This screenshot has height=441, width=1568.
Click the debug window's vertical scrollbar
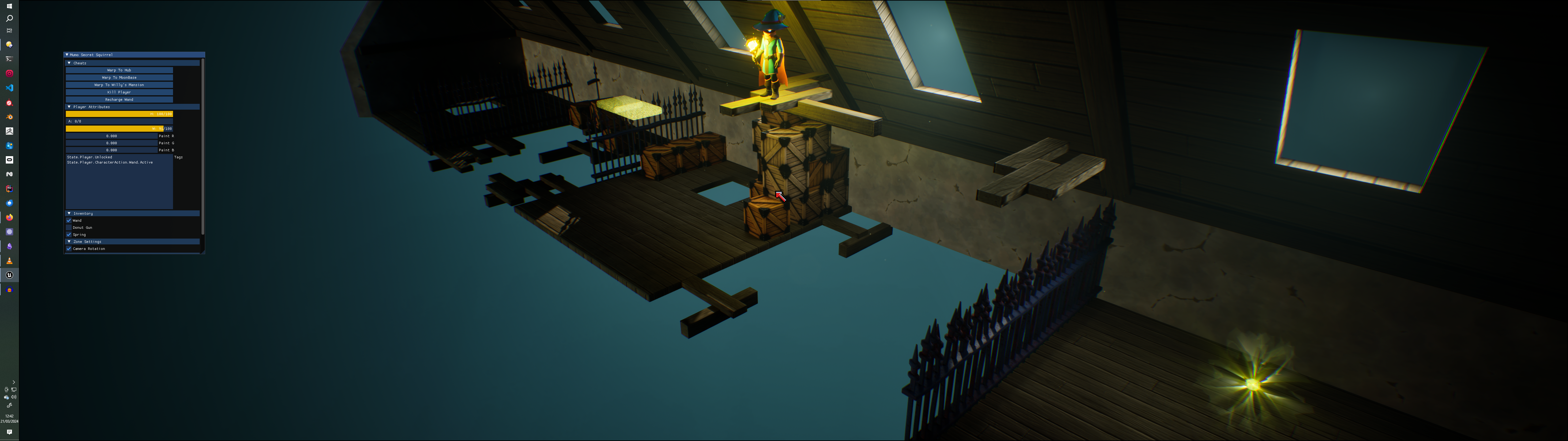(202, 146)
